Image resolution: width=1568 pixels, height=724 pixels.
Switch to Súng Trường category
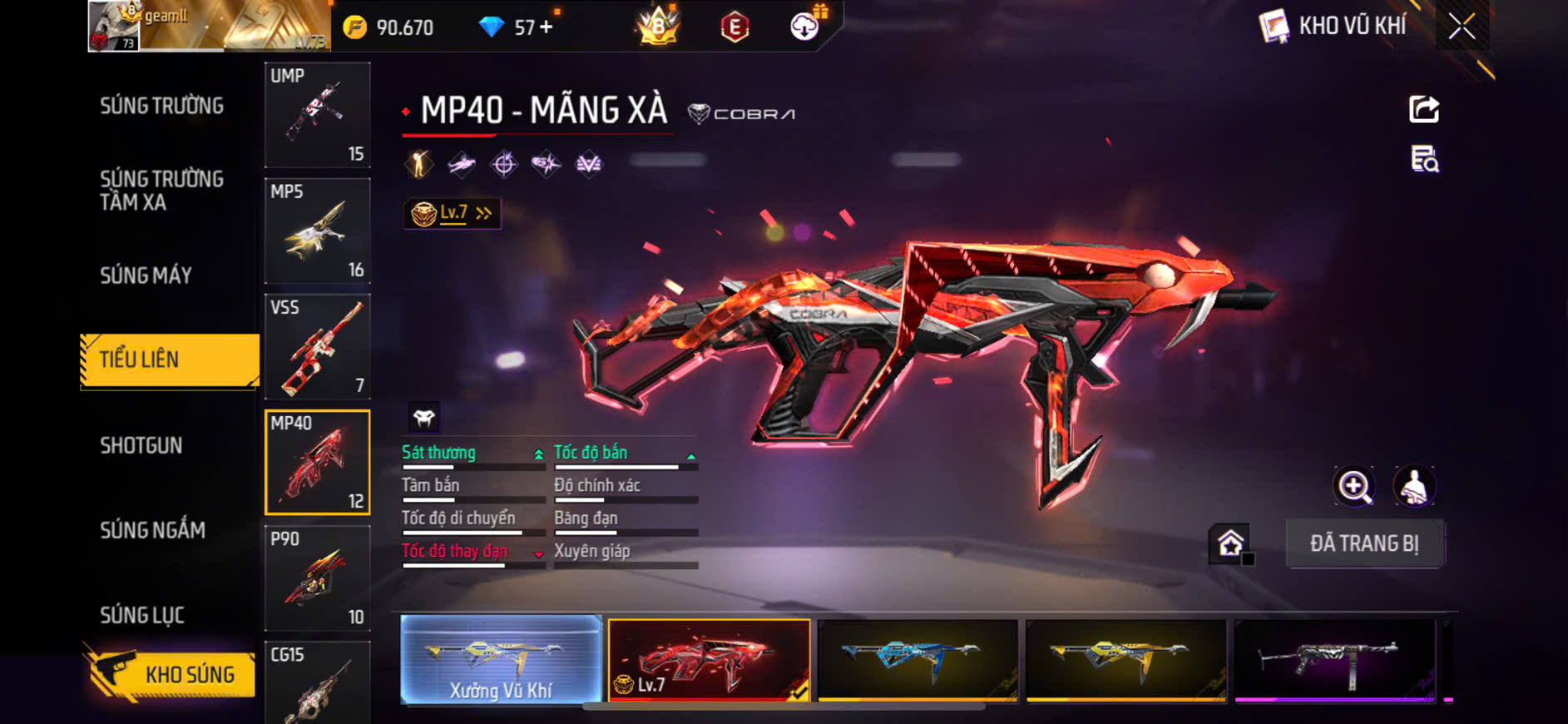coord(161,106)
